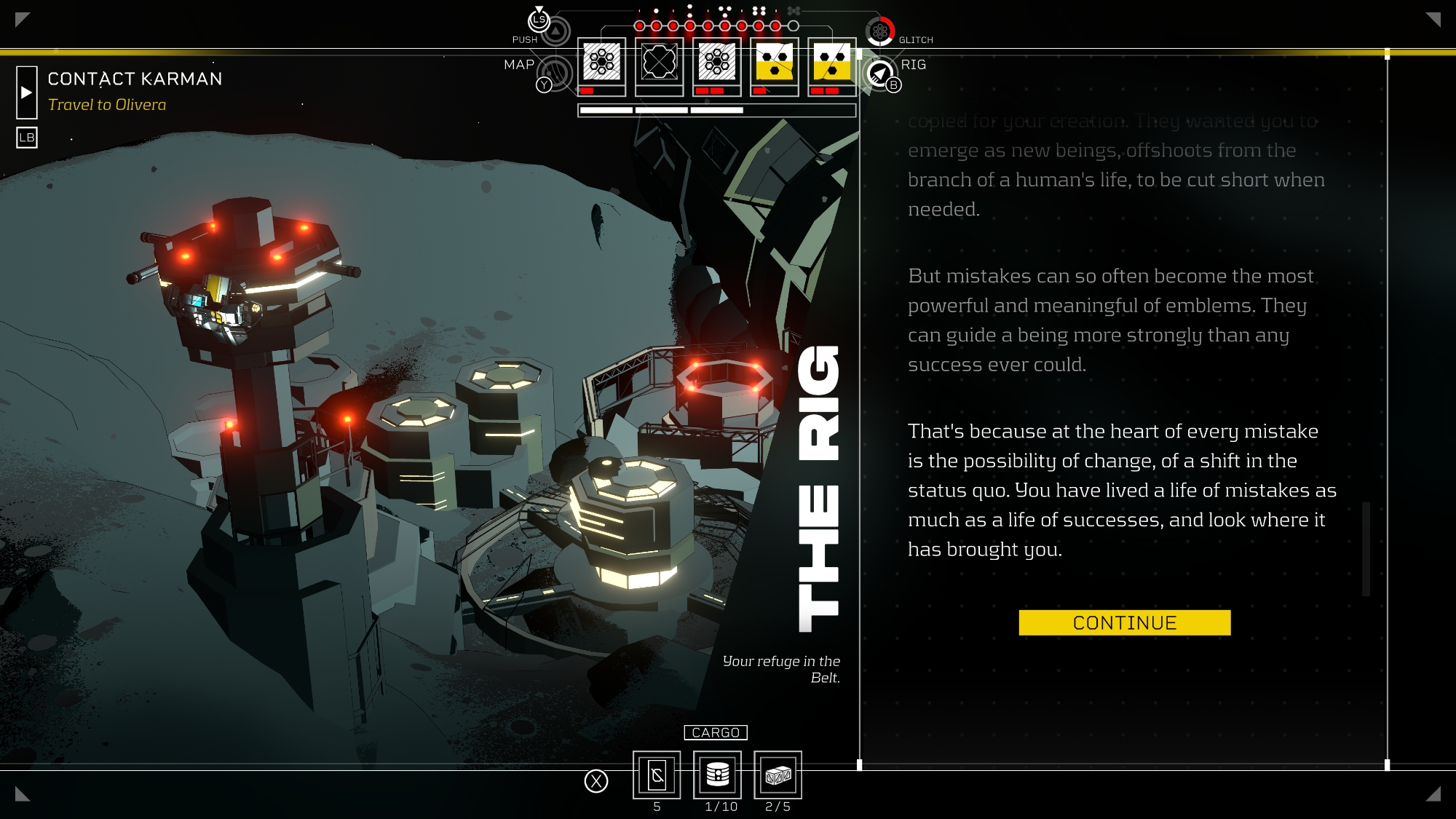Select the broken die slot
The image size is (1456, 819).
[x=659, y=63]
